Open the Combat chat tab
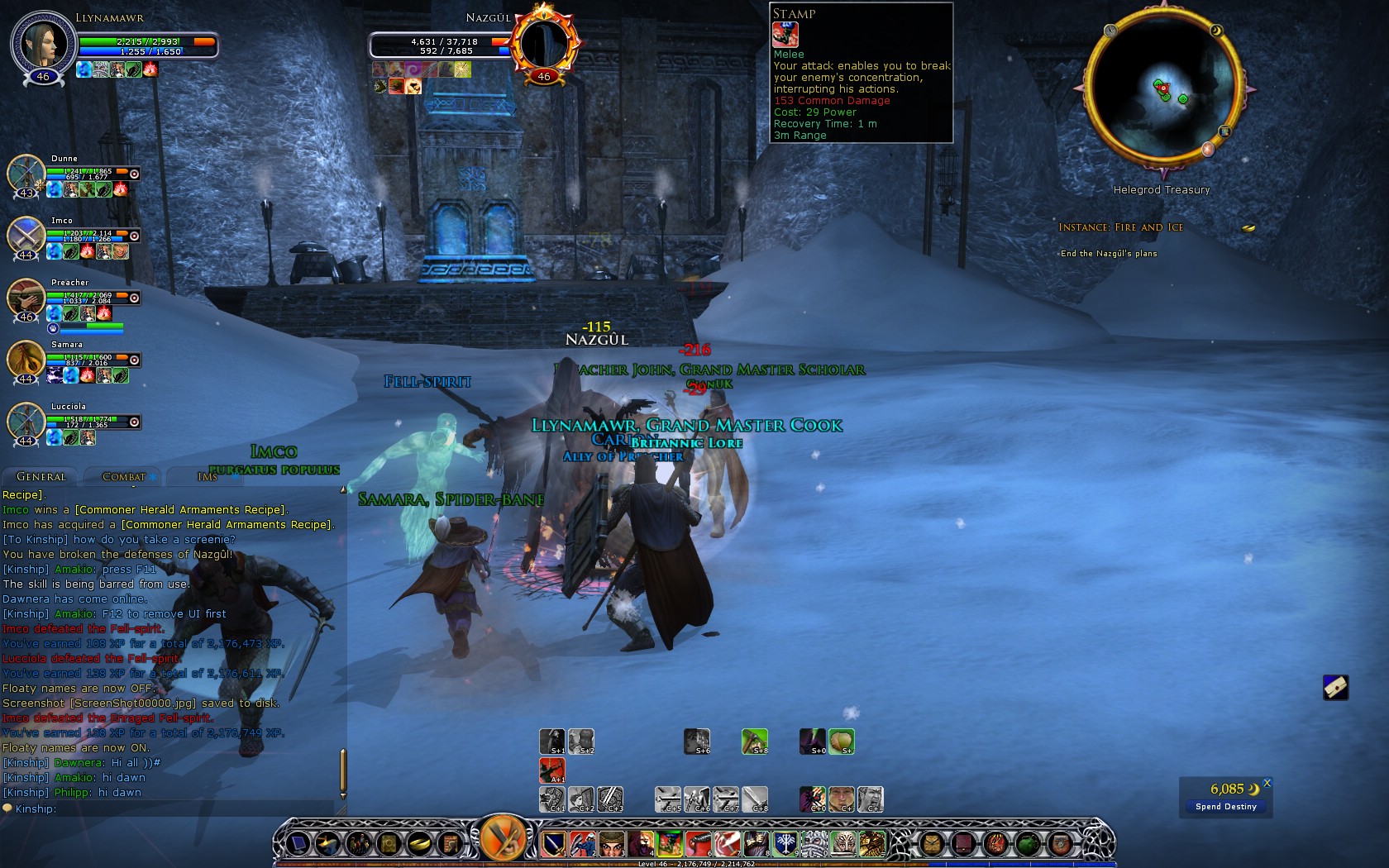 click(x=124, y=477)
